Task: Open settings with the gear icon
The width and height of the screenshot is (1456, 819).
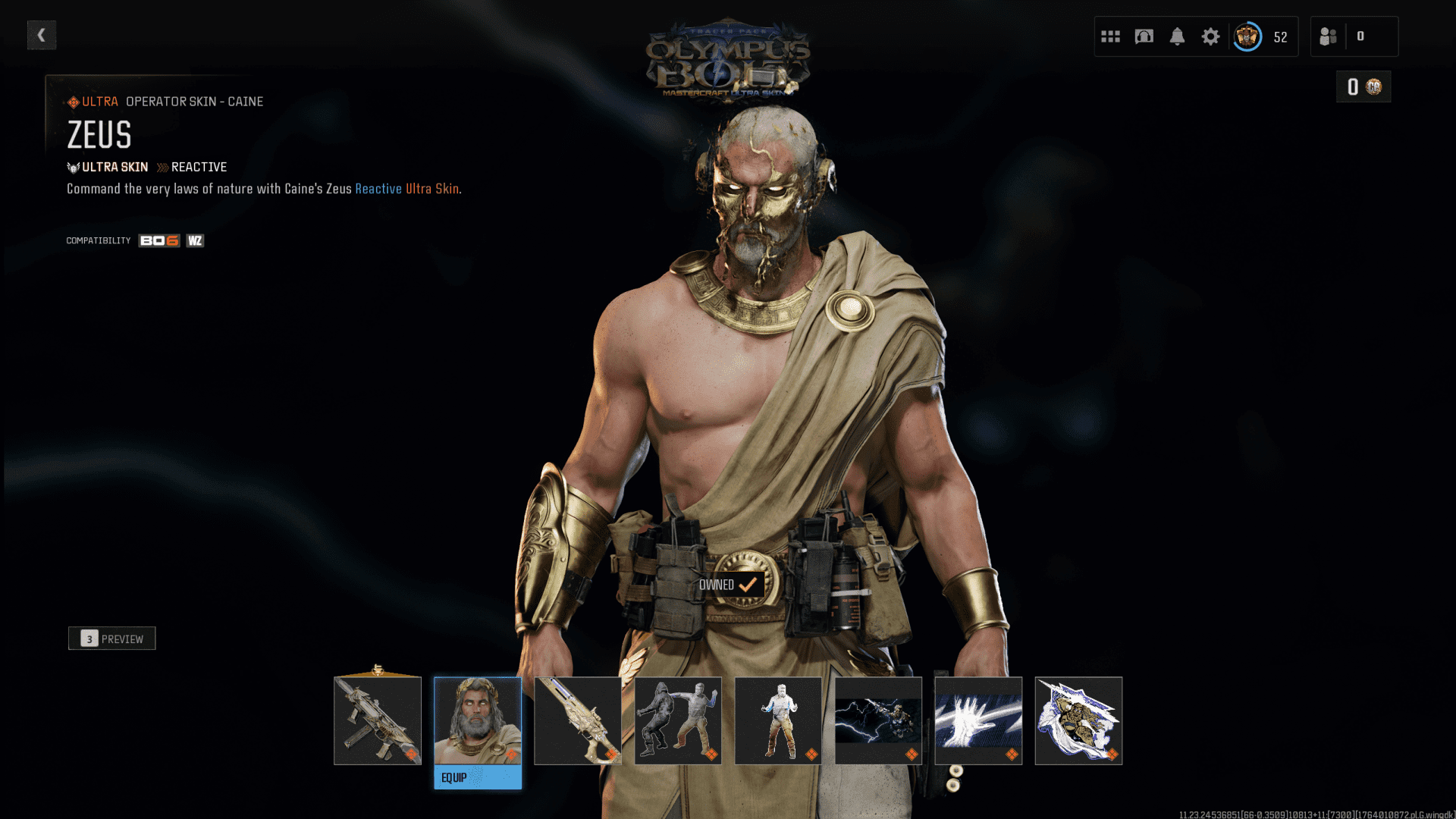Action: pos(1210,36)
